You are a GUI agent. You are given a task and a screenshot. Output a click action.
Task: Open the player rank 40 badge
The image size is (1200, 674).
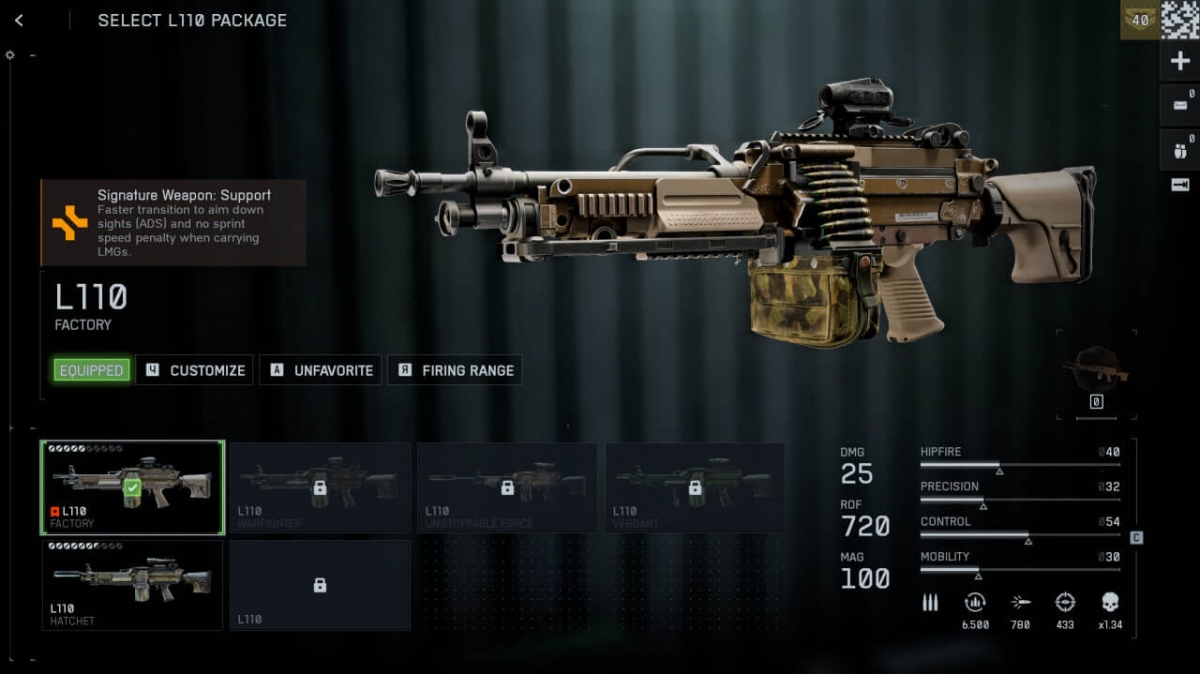pyautogui.click(x=1139, y=20)
